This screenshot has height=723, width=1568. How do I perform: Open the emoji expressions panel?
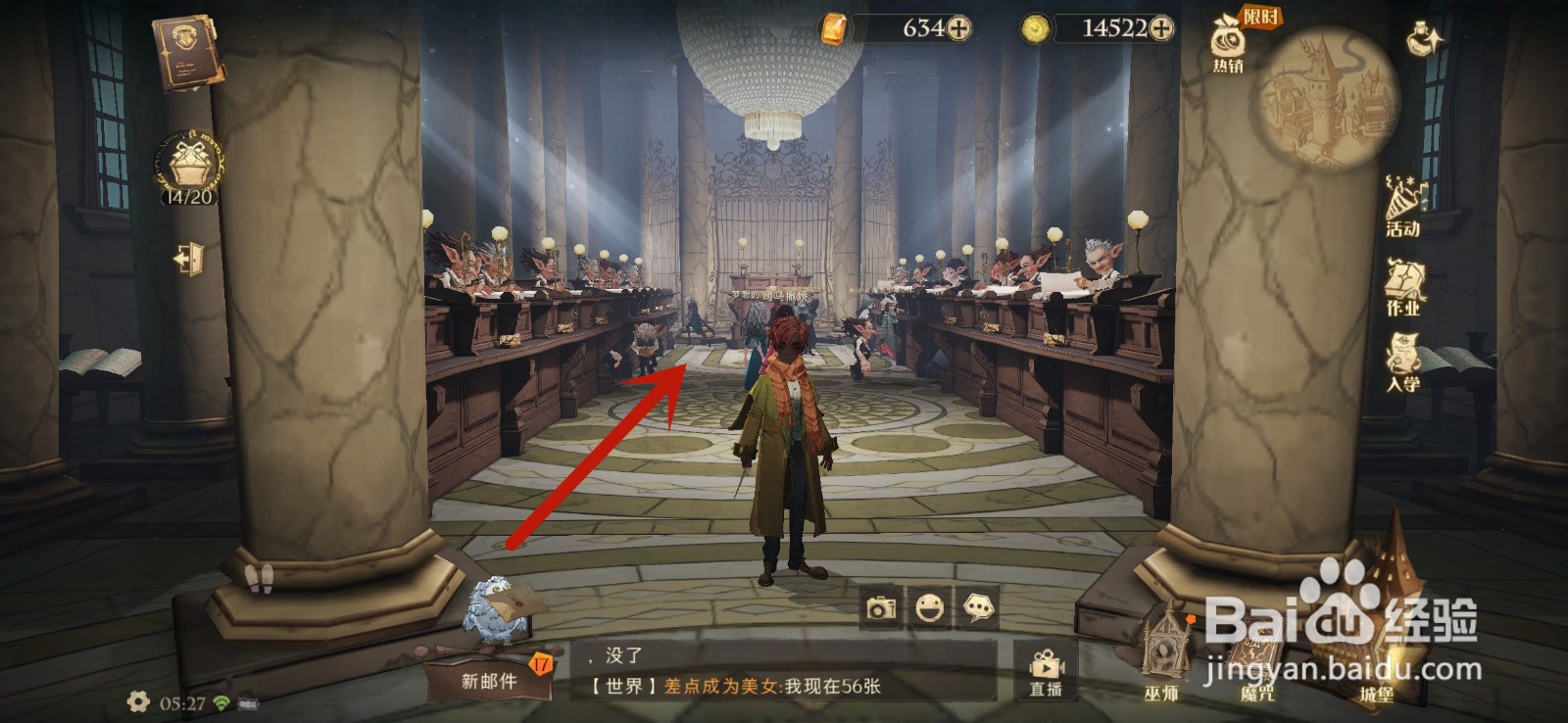tap(930, 607)
